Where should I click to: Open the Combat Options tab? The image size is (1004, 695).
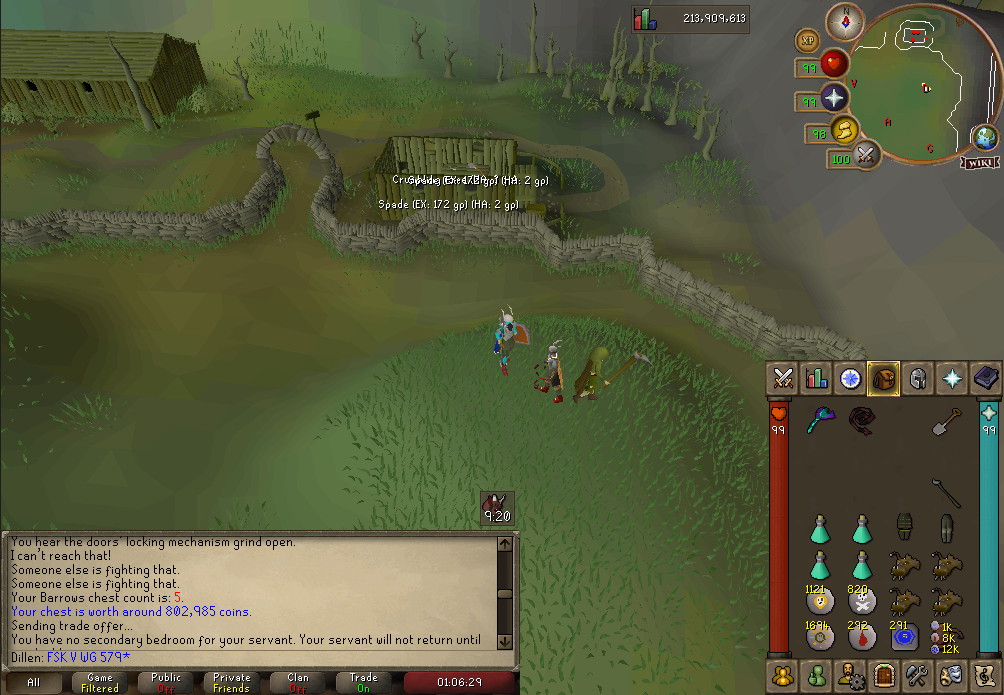[x=783, y=378]
